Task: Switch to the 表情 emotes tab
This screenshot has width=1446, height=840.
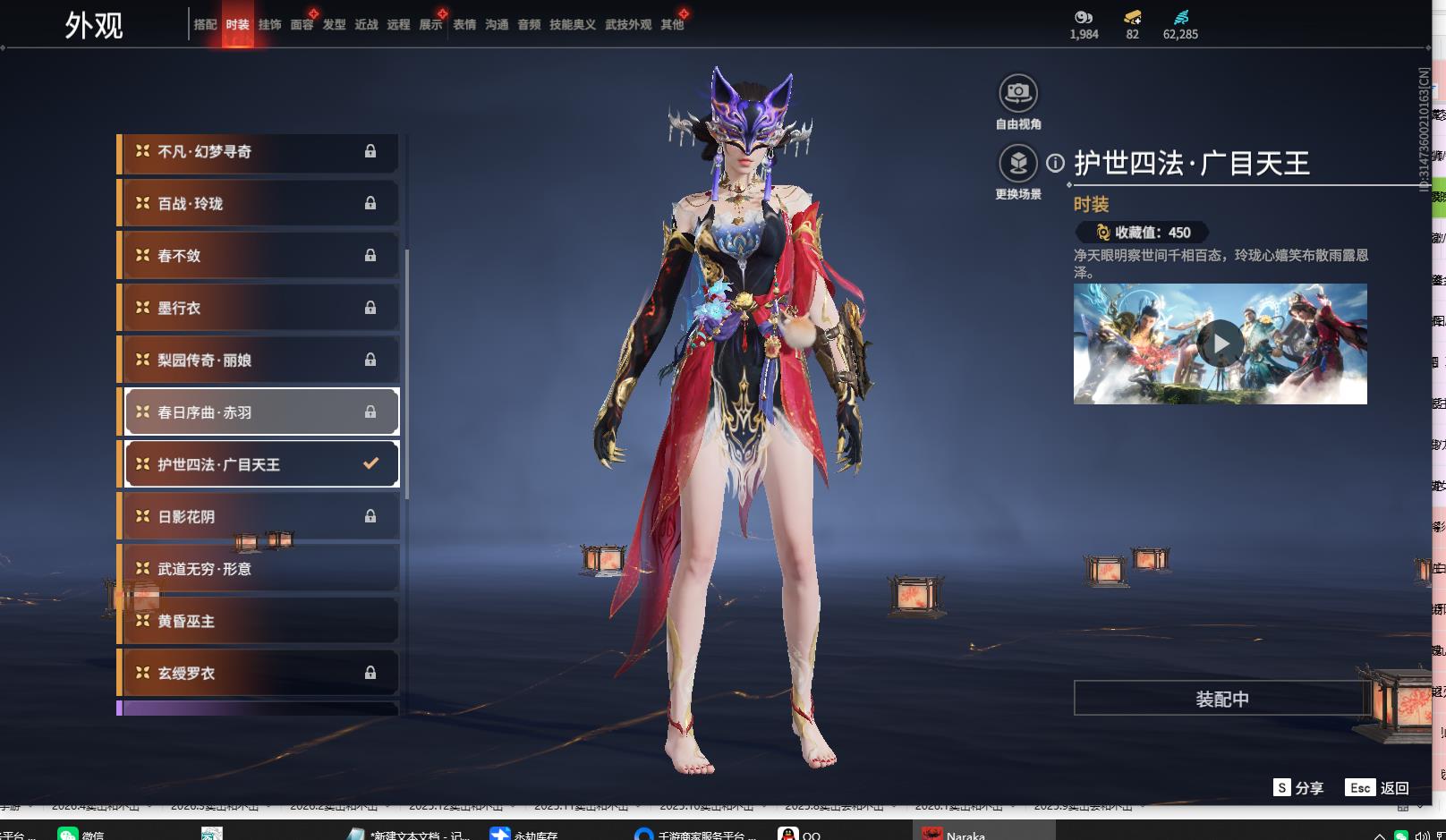Action: tap(464, 25)
